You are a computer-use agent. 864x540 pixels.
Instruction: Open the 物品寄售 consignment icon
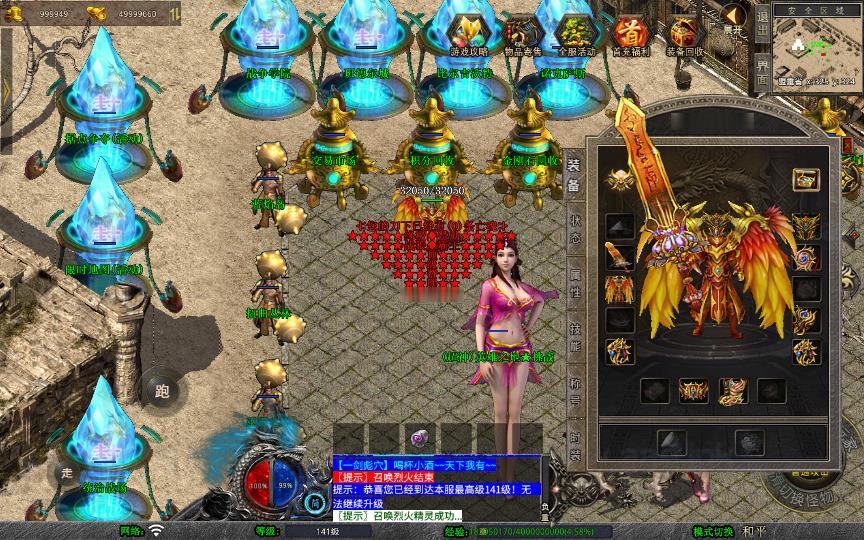pyautogui.click(x=523, y=34)
